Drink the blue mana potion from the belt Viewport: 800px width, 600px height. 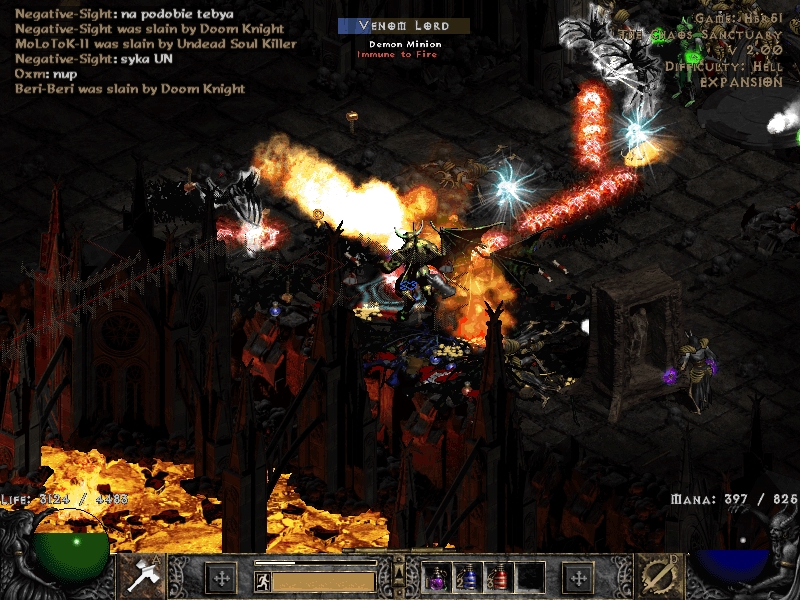(x=467, y=578)
